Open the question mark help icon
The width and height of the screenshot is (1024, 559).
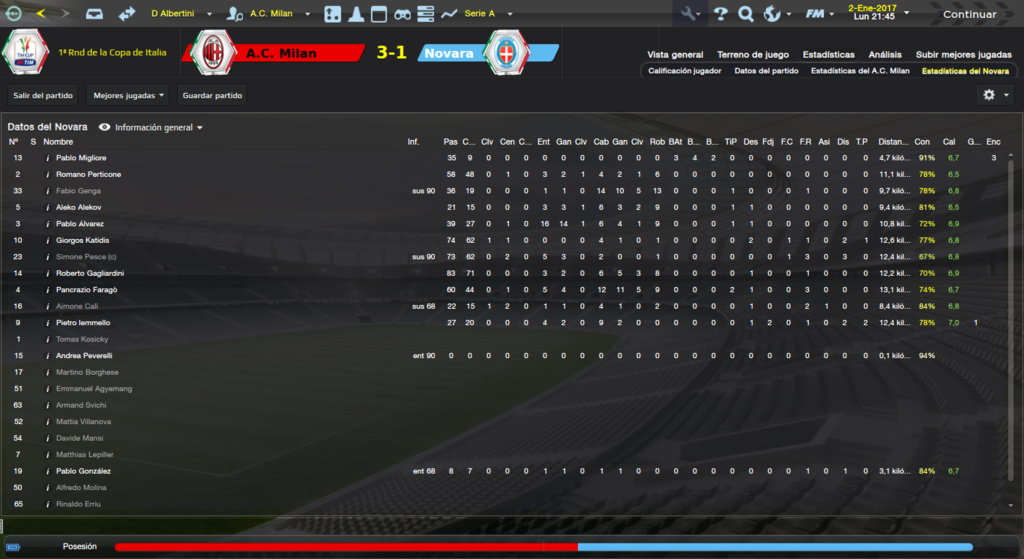[x=720, y=14]
